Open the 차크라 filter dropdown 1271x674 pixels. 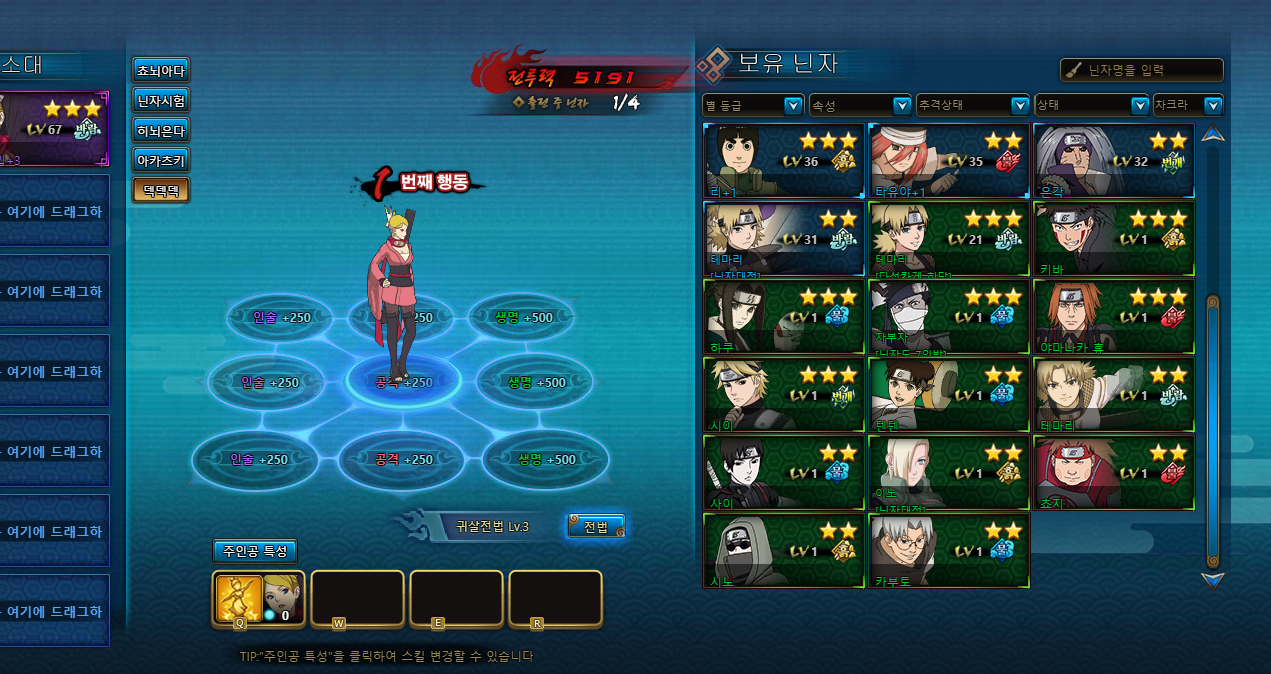[x=1188, y=105]
